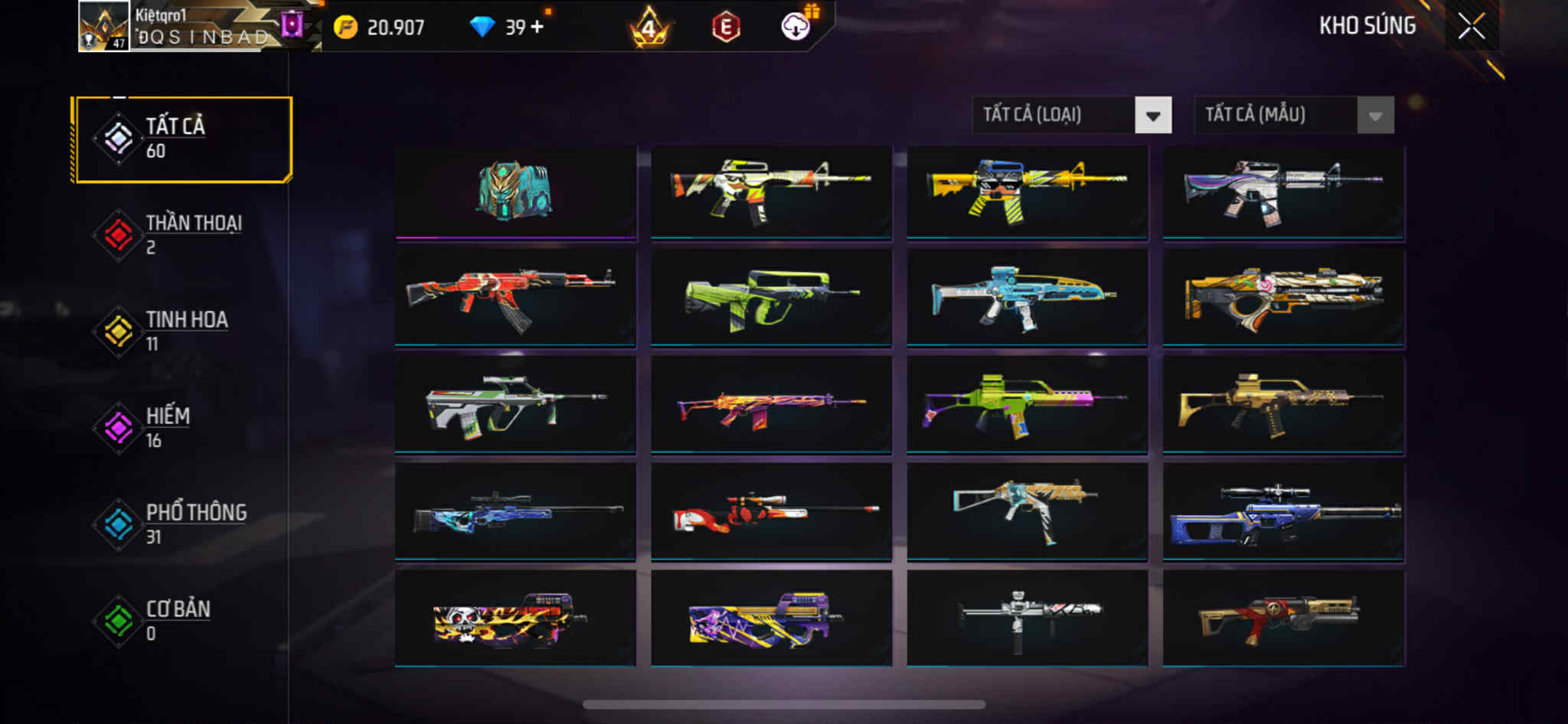Open the Tinh Hoa category
1568x724 pixels.
(x=182, y=331)
